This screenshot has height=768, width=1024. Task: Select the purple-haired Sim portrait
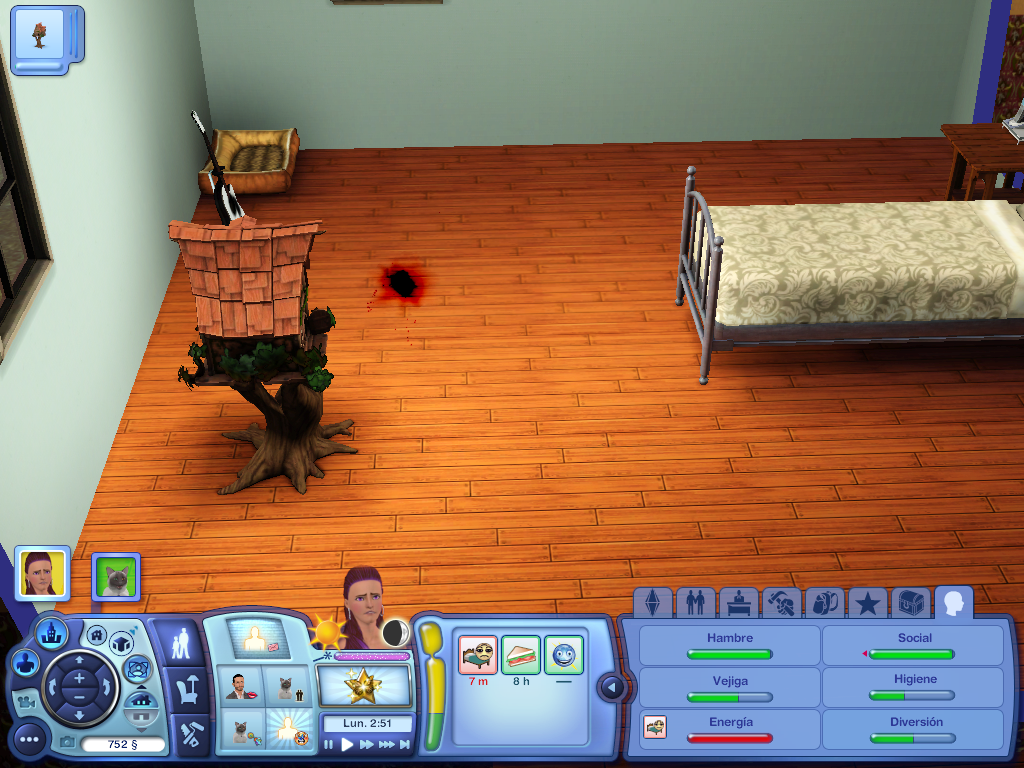pyautogui.click(x=42, y=572)
